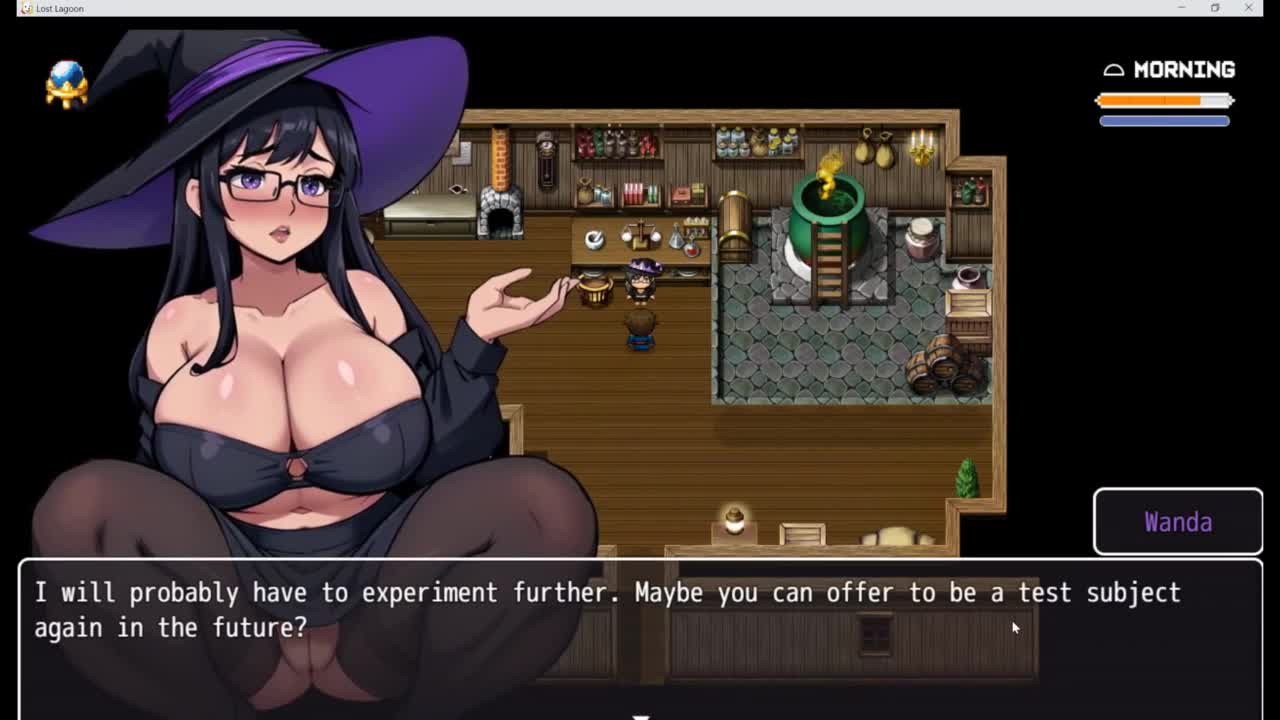Click the crystal ball icon

67,83
